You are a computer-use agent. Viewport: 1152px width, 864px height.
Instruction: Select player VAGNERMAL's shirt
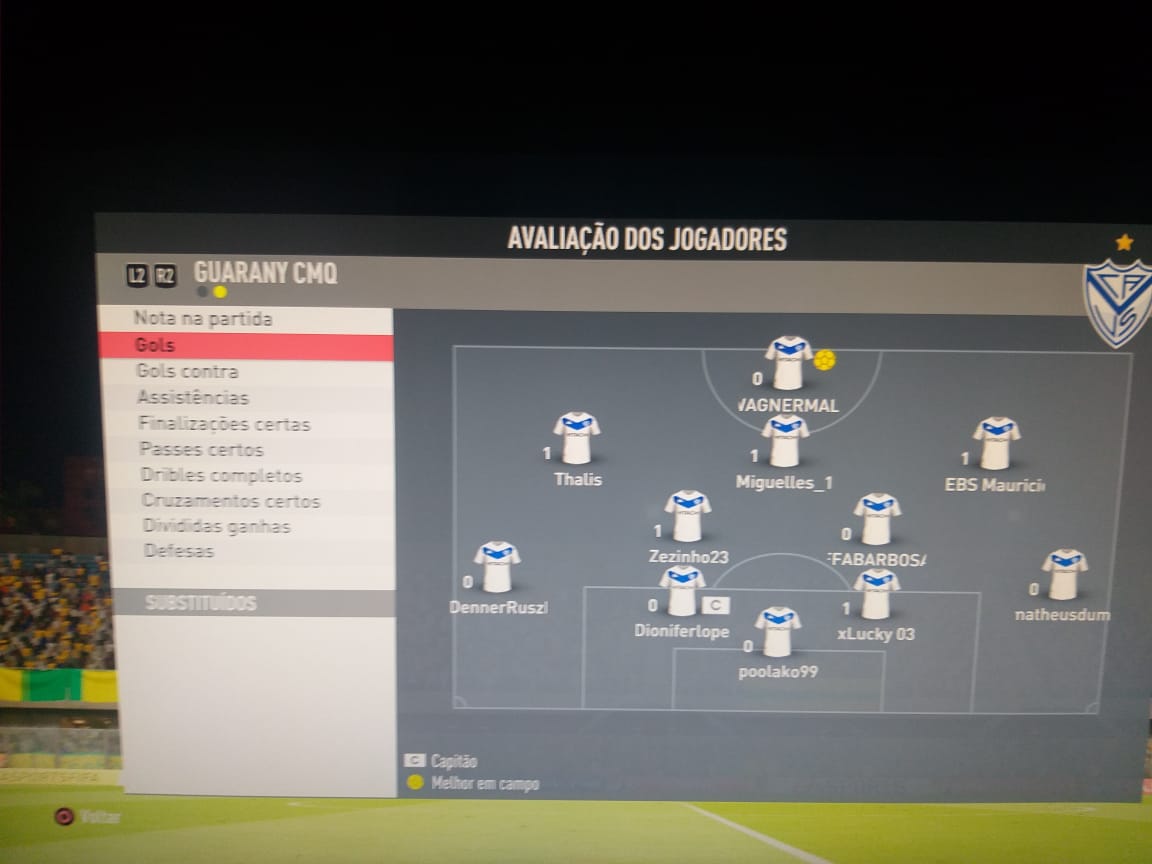(788, 362)
